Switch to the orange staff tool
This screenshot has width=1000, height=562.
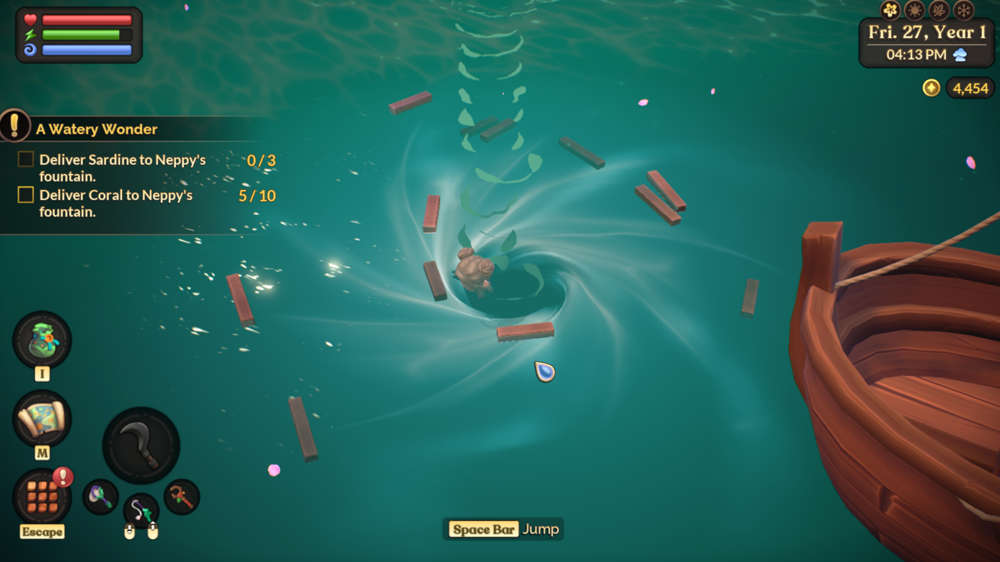pos(181,496)
